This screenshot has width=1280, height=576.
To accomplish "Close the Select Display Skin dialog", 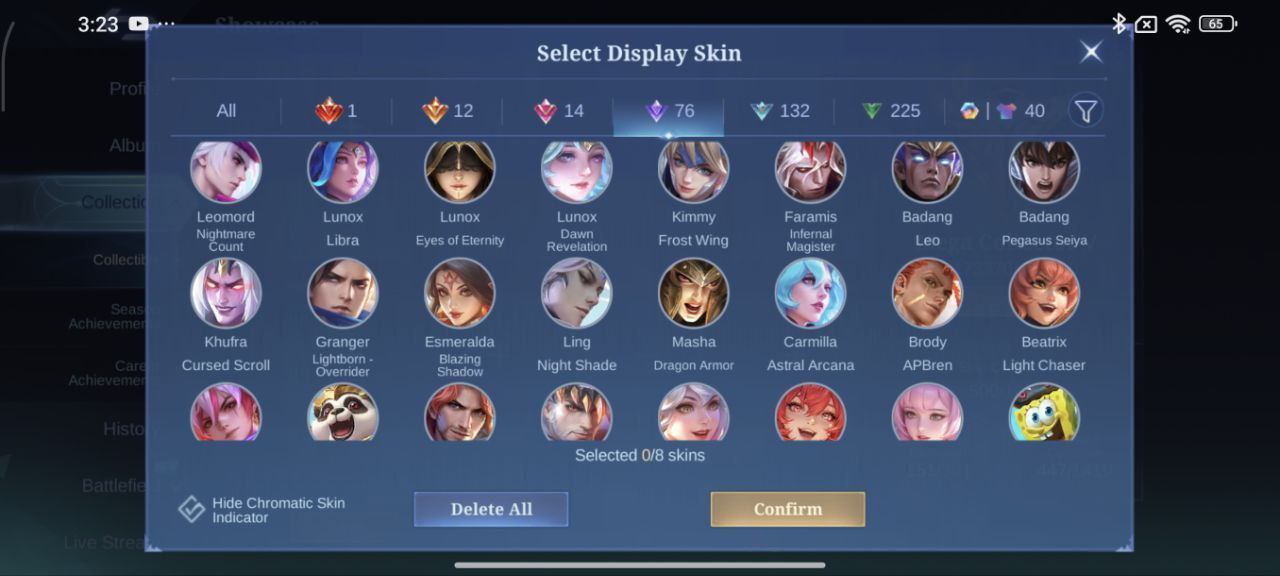I will coord(1091,52).
